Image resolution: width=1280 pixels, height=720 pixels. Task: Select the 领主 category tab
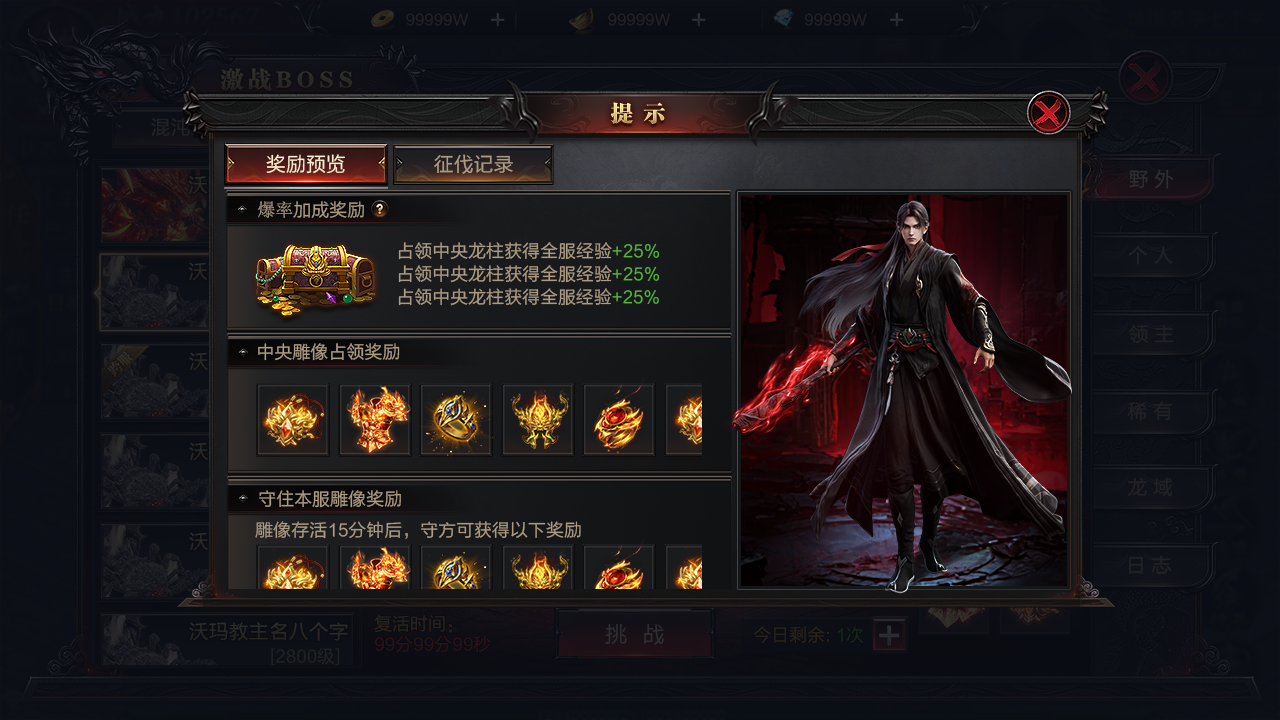(1150, 334)
